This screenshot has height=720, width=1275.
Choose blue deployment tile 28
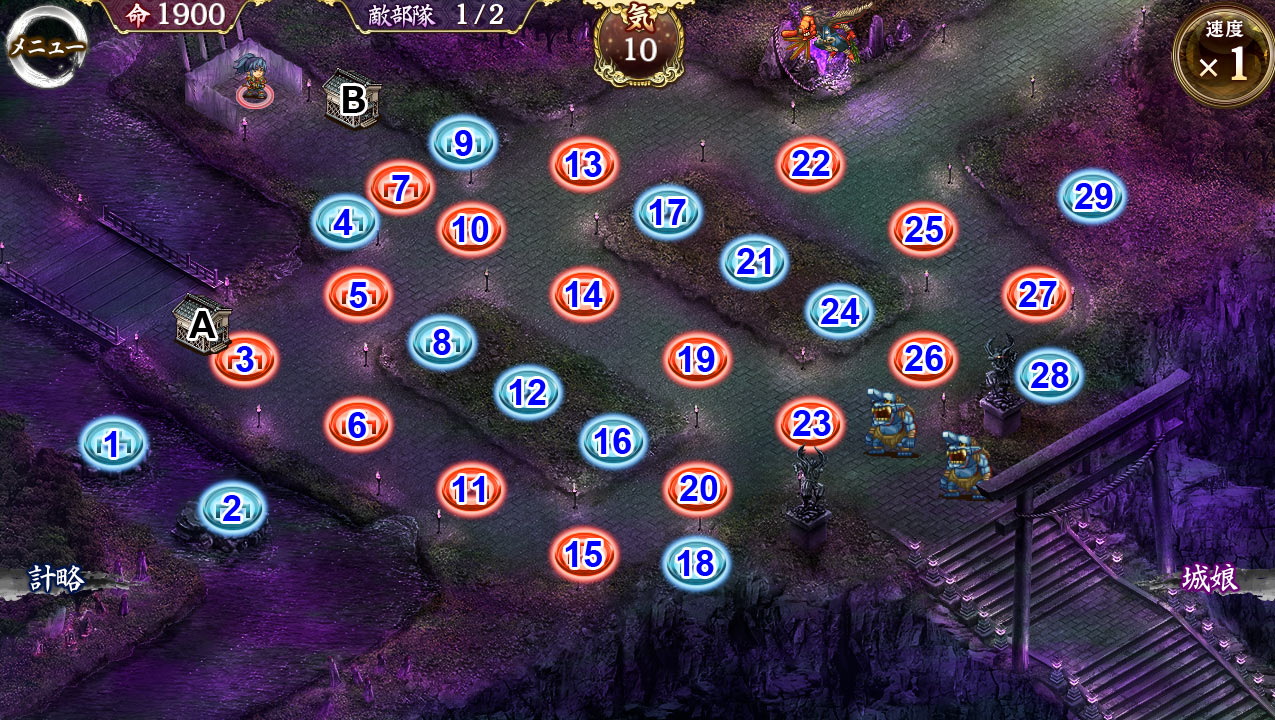tap(1049, 375)
